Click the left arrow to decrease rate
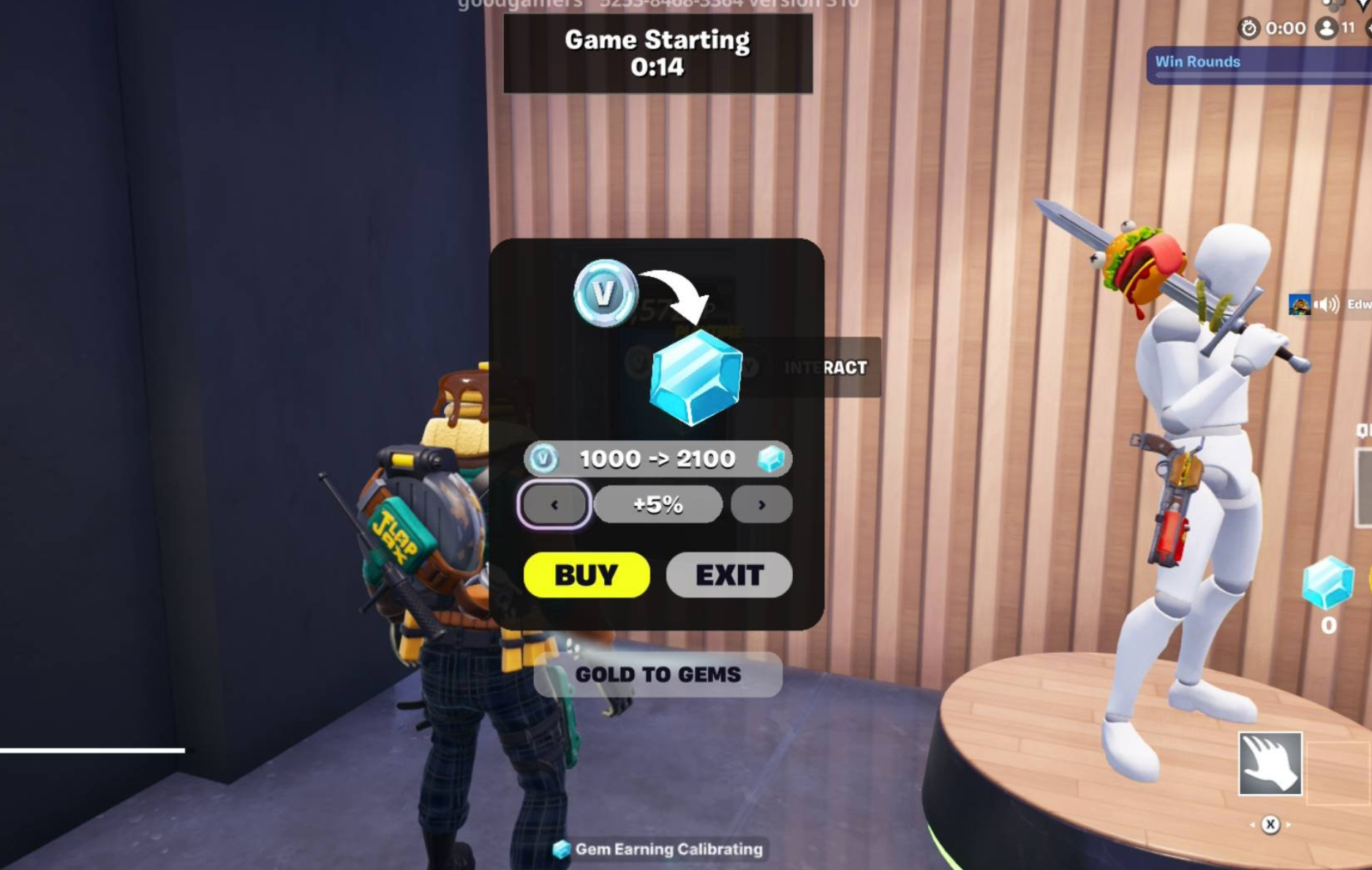 (x=554, y=504)
